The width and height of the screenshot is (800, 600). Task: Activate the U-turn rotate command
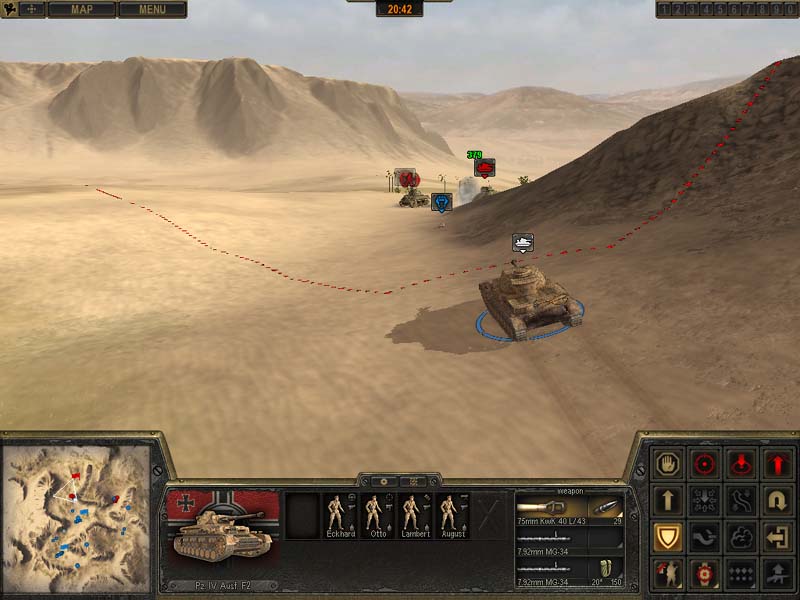777,500
